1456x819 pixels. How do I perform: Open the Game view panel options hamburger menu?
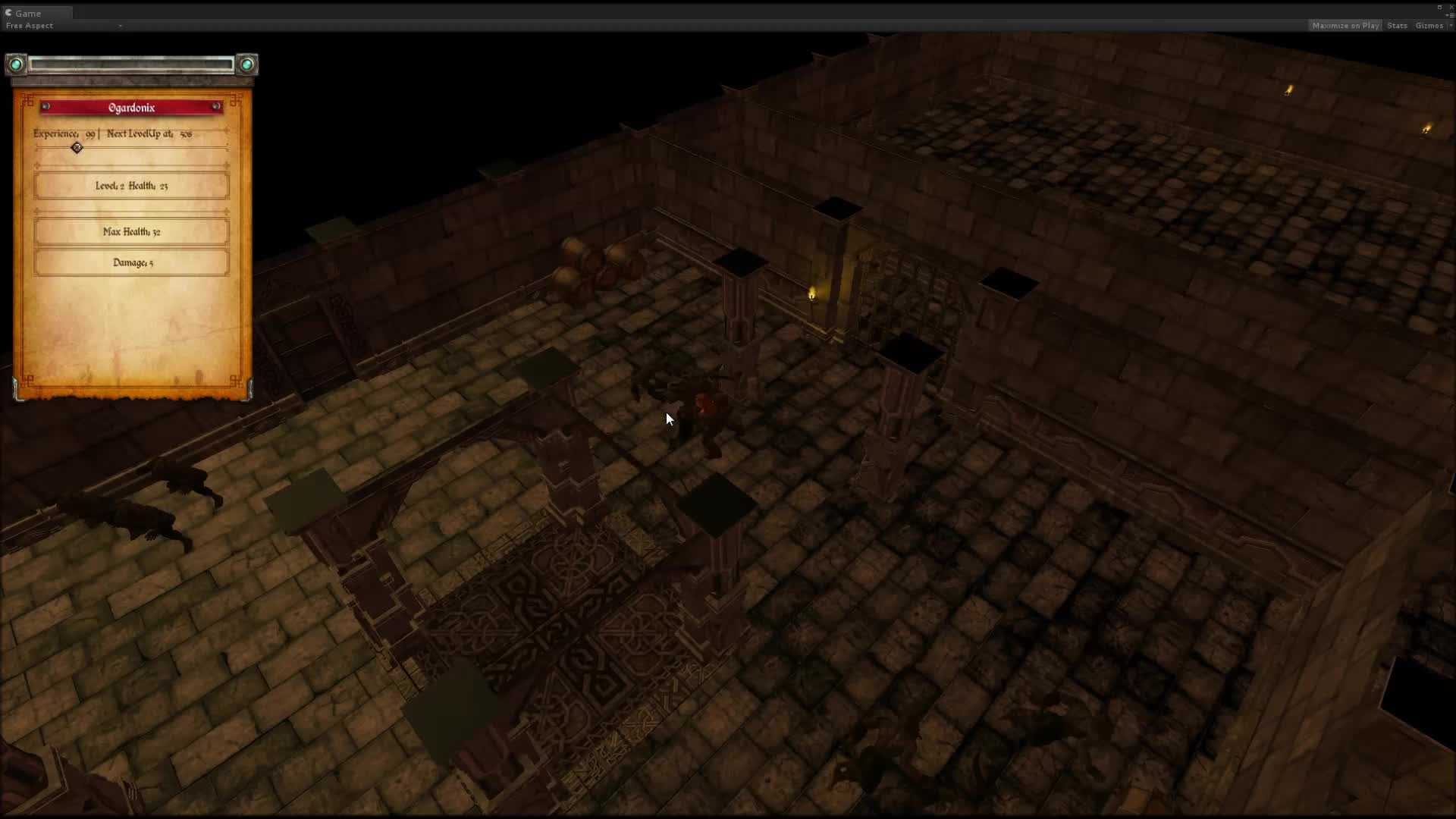(x=1453, y=15)
